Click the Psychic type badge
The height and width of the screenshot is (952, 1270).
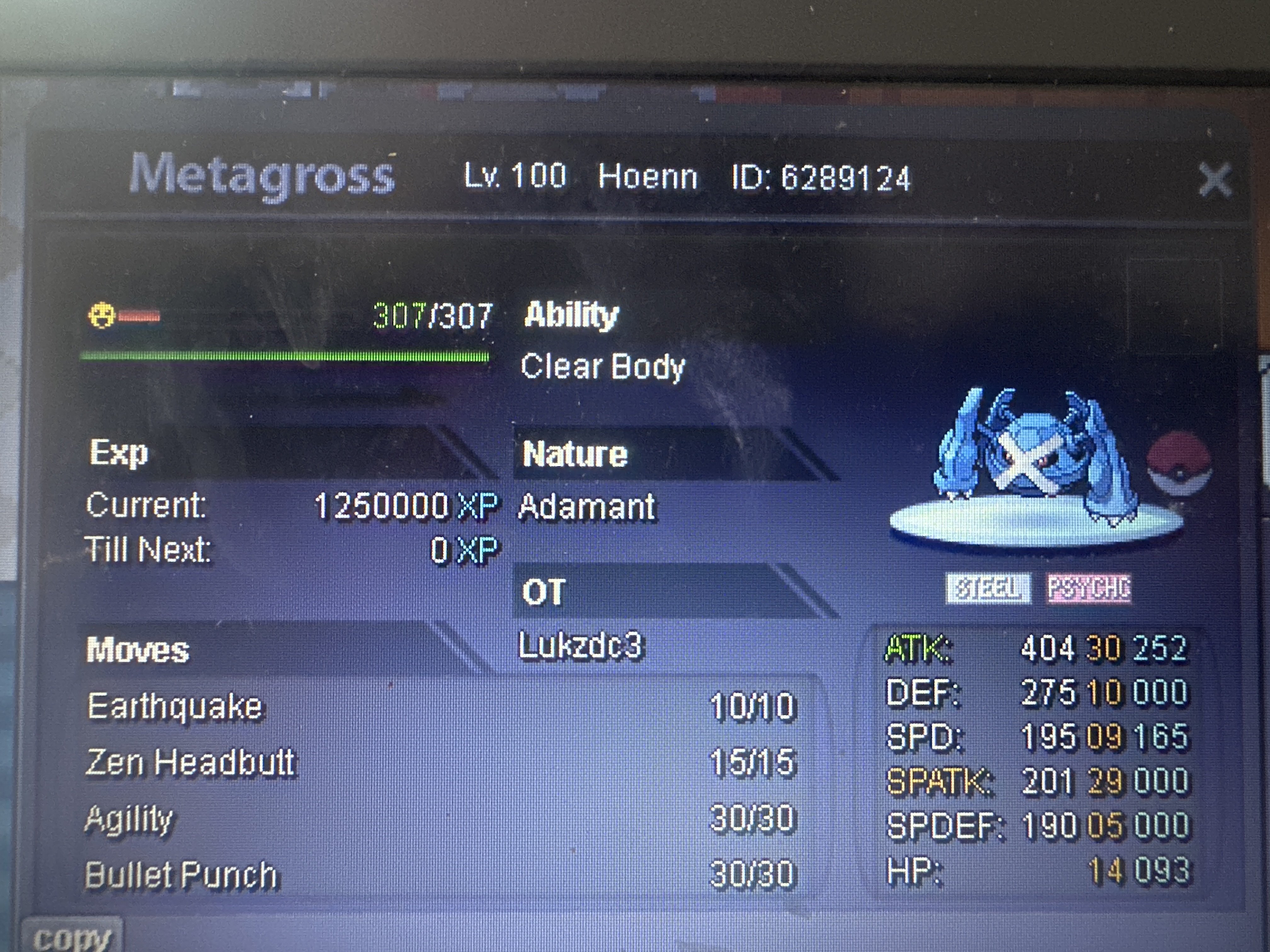1088,588
